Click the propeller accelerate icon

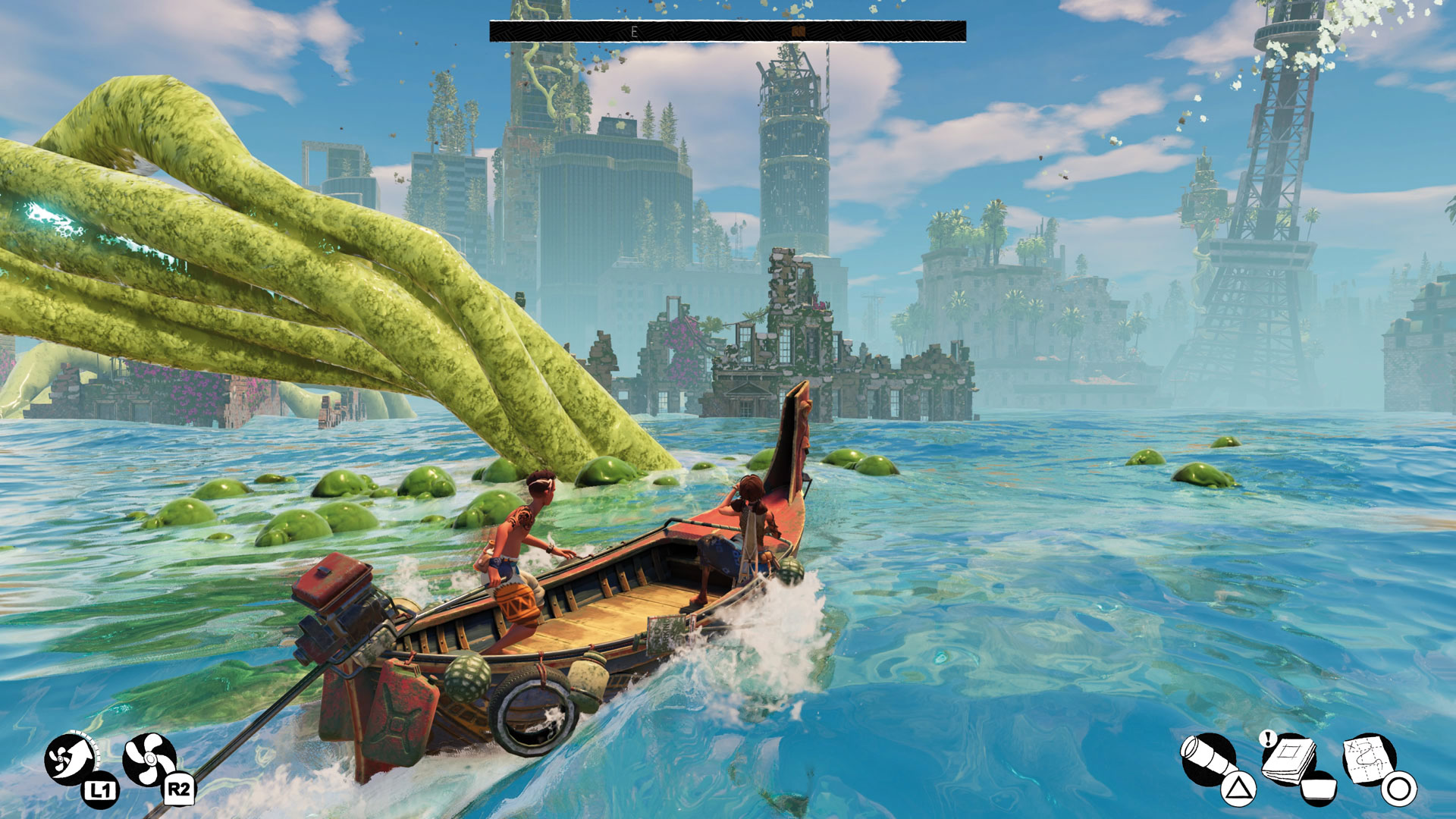click(x=149, y=759)
